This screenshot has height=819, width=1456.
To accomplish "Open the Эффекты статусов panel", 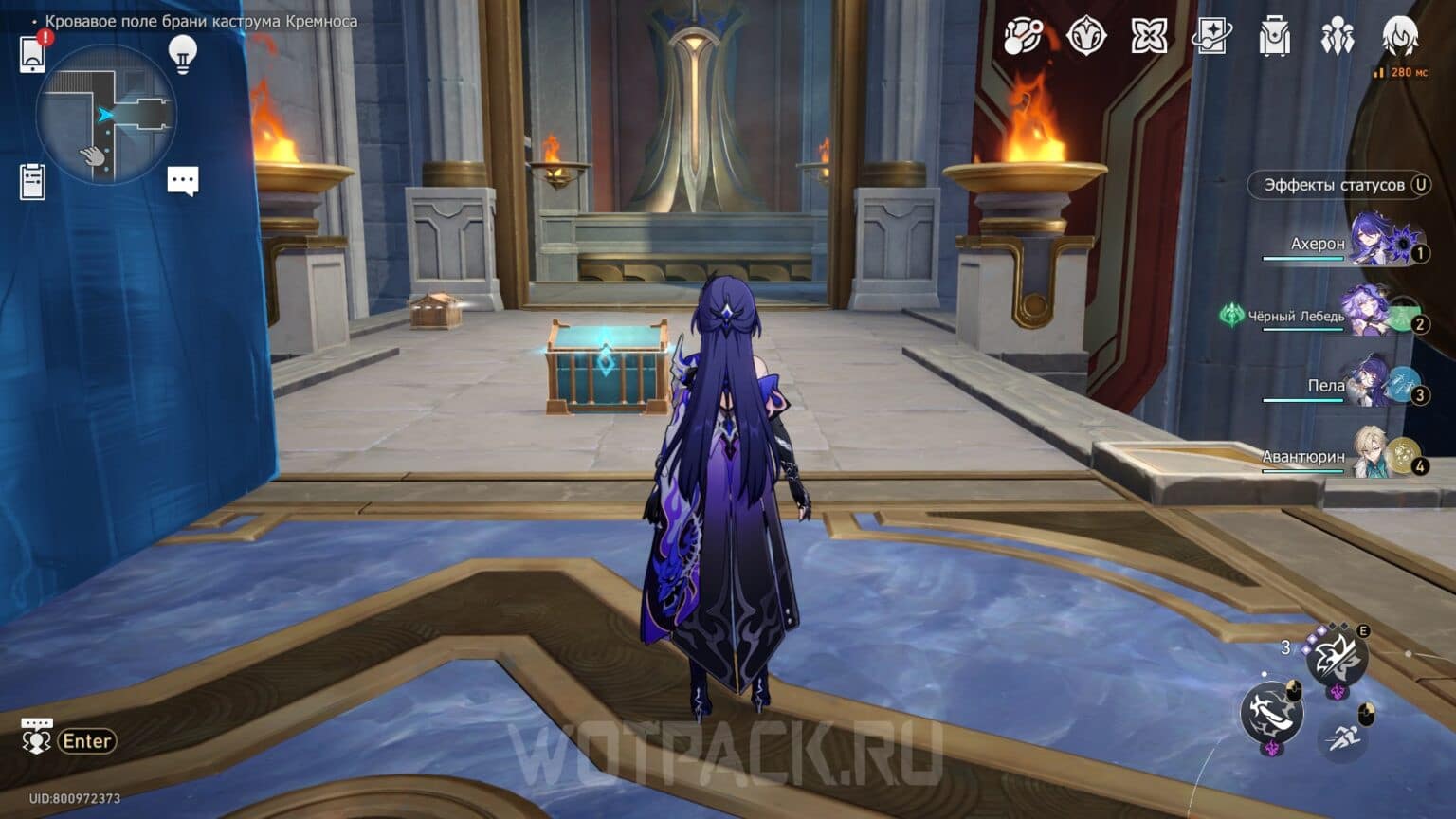I will [1339, 185].
